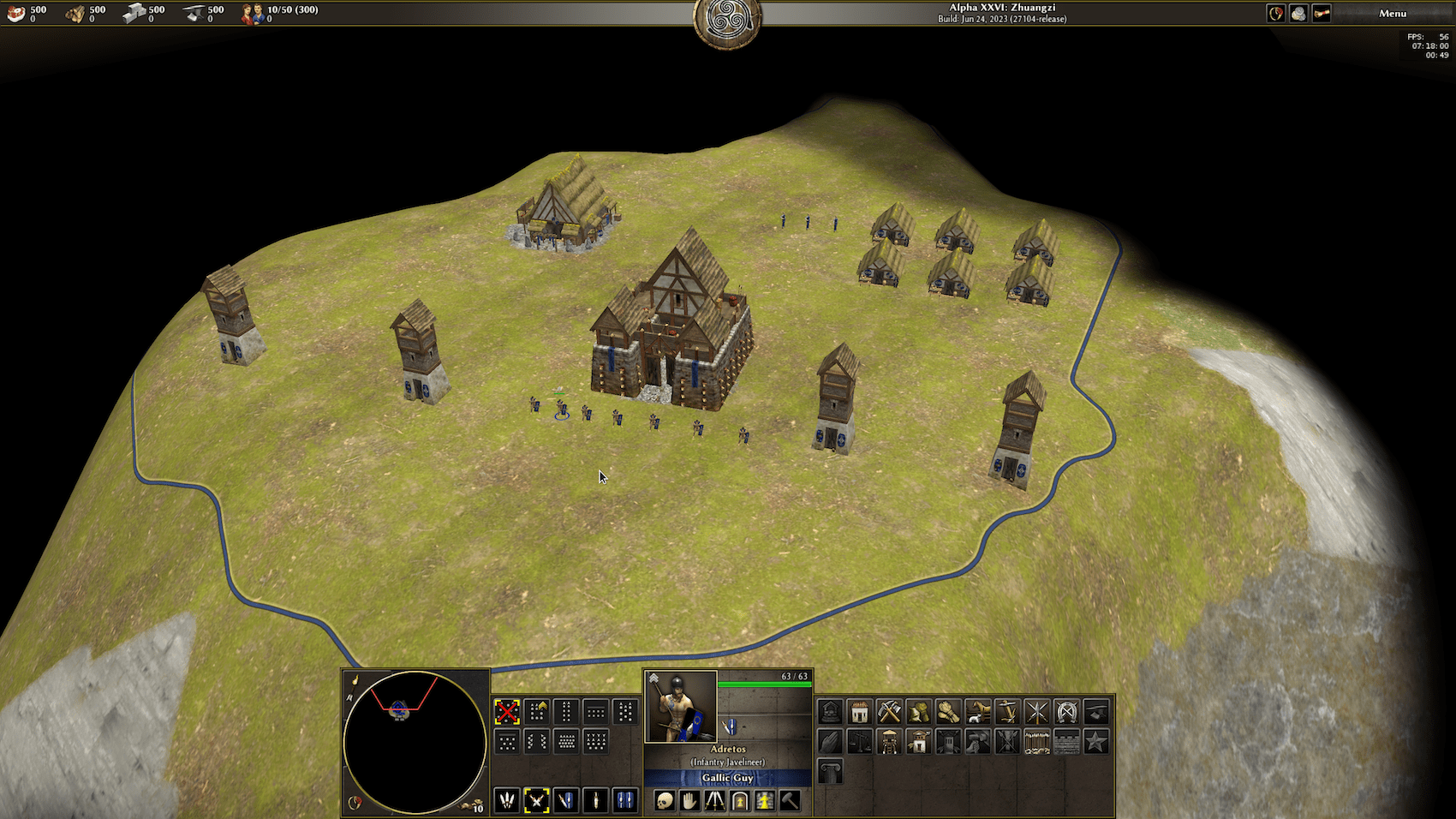Pick the Farmstead construction icon
The width and height of the screenshot is (1456, 819).
[x=918, y=711]
